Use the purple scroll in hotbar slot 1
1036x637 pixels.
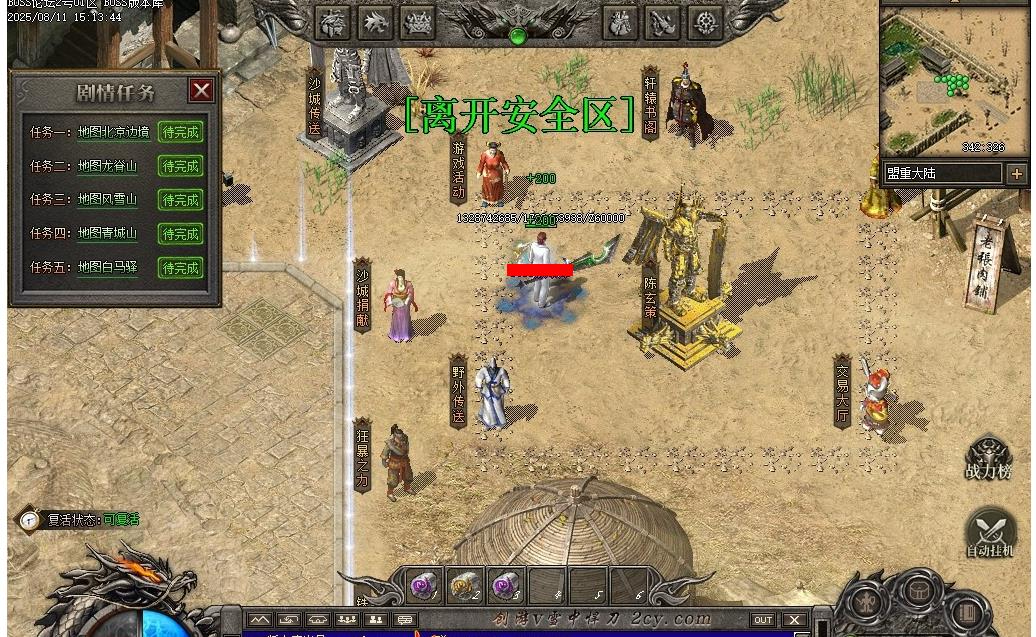pyautogui.click(x=425, y=585)
